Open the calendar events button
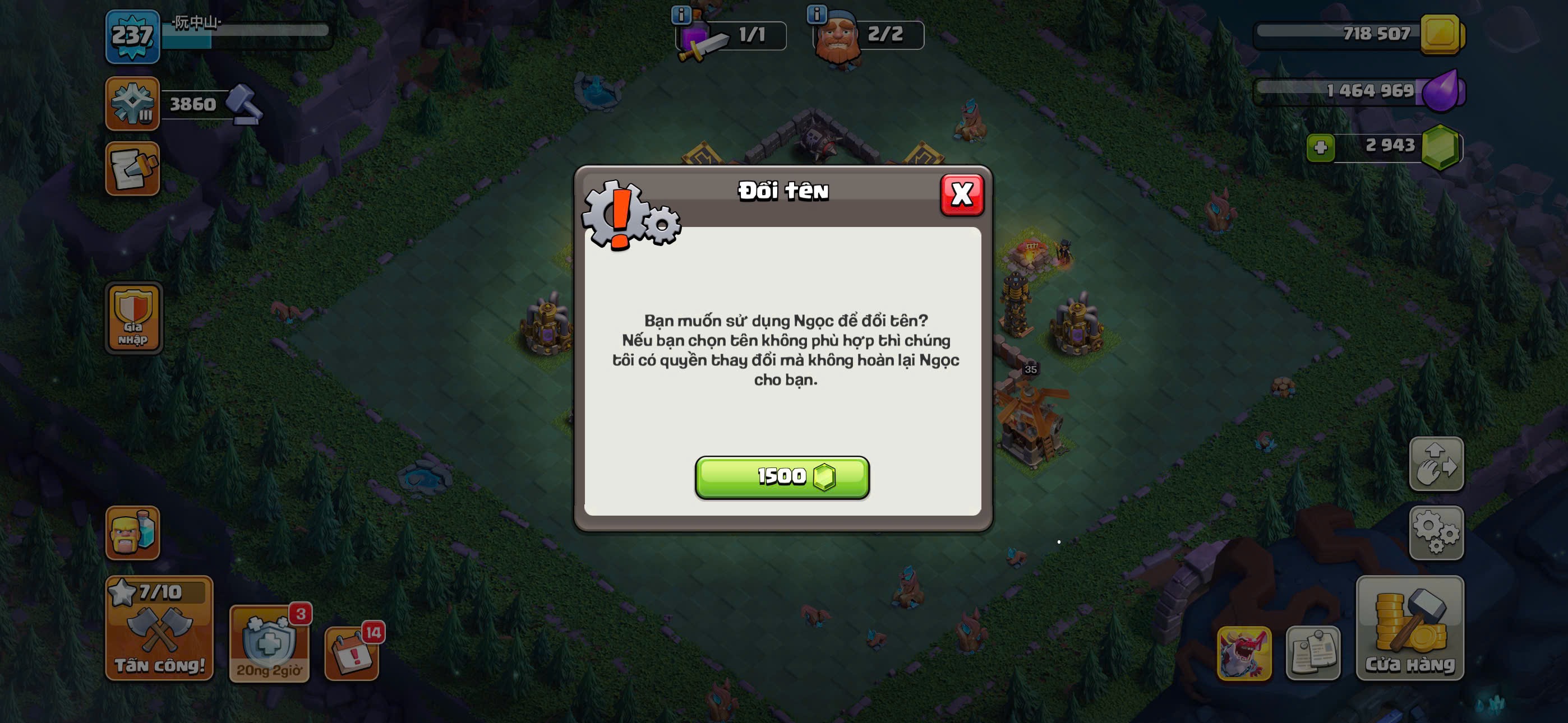 point(352,654)
